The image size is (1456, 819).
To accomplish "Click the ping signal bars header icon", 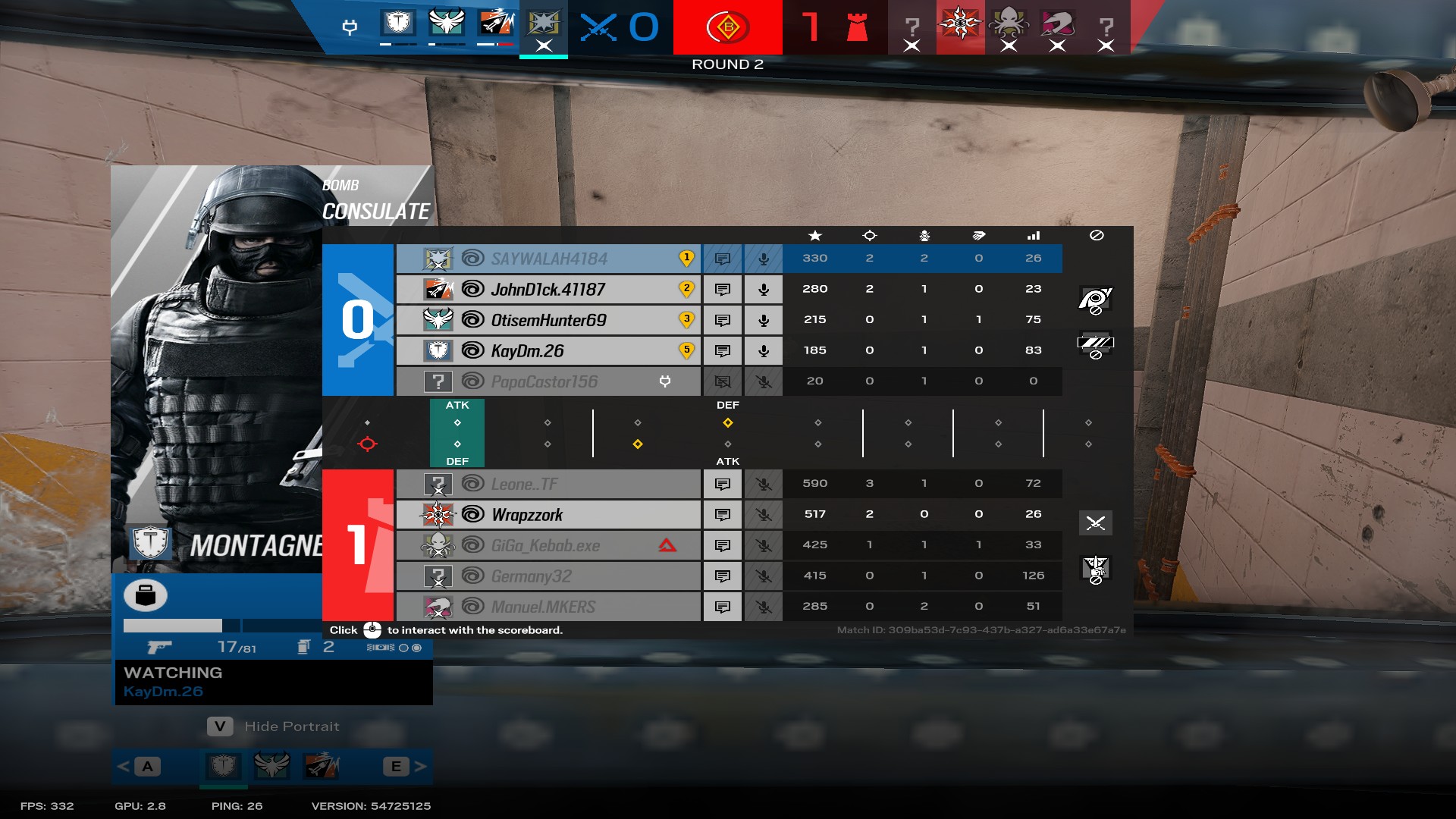I will coord(1034,236).
